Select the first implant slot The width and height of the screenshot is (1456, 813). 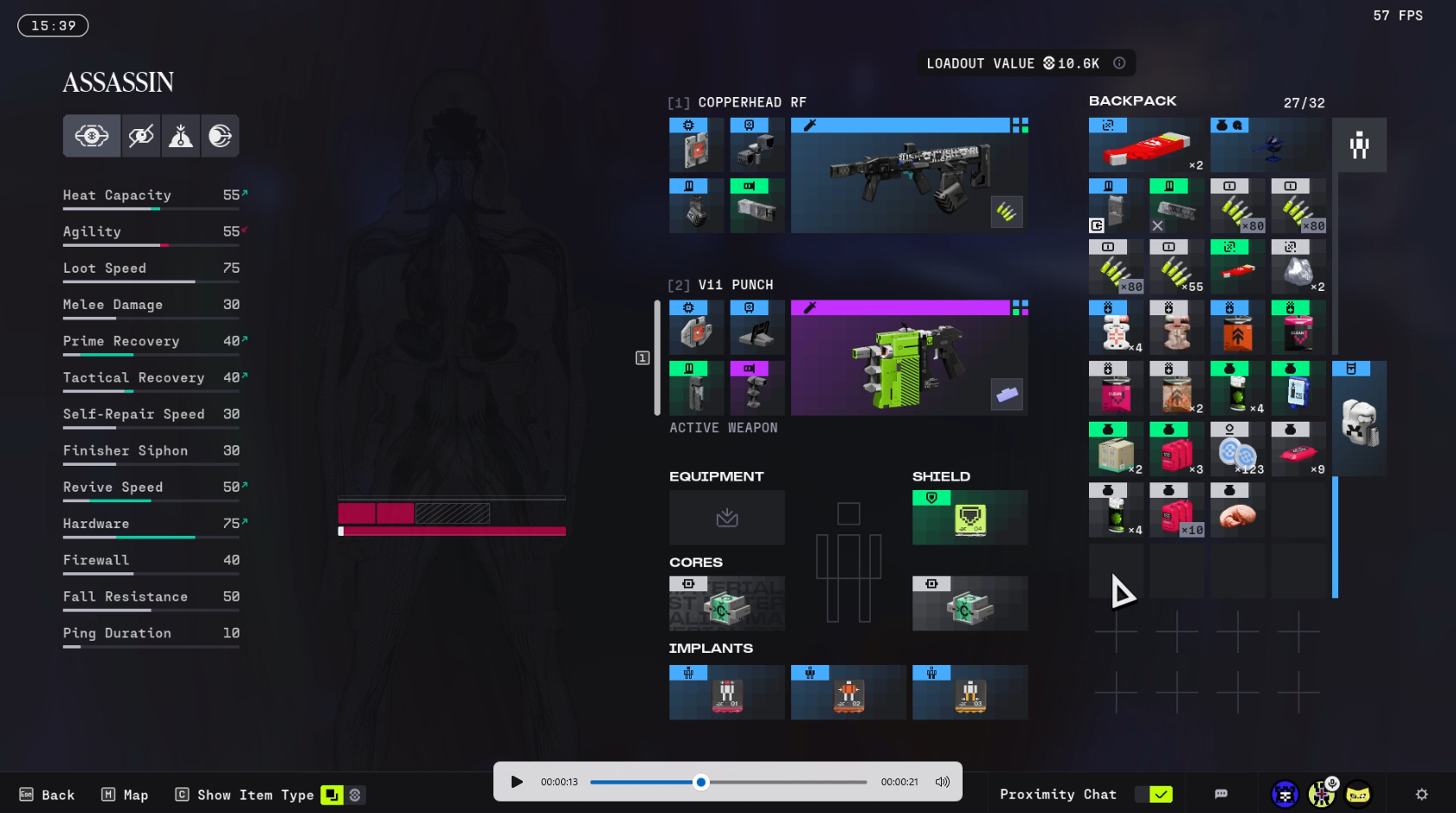point(726,693)
